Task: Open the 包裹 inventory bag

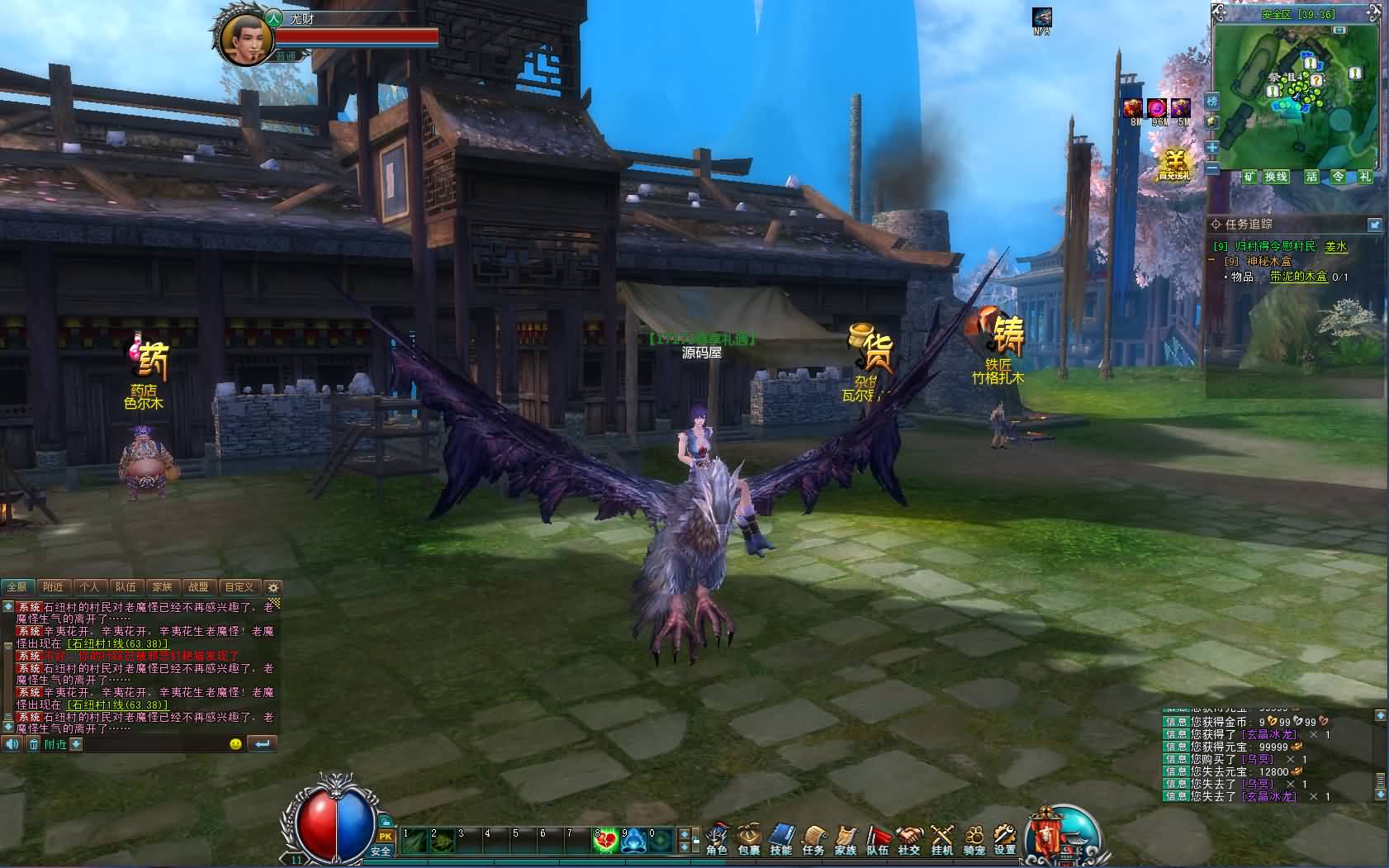Action: pos(749,838)
